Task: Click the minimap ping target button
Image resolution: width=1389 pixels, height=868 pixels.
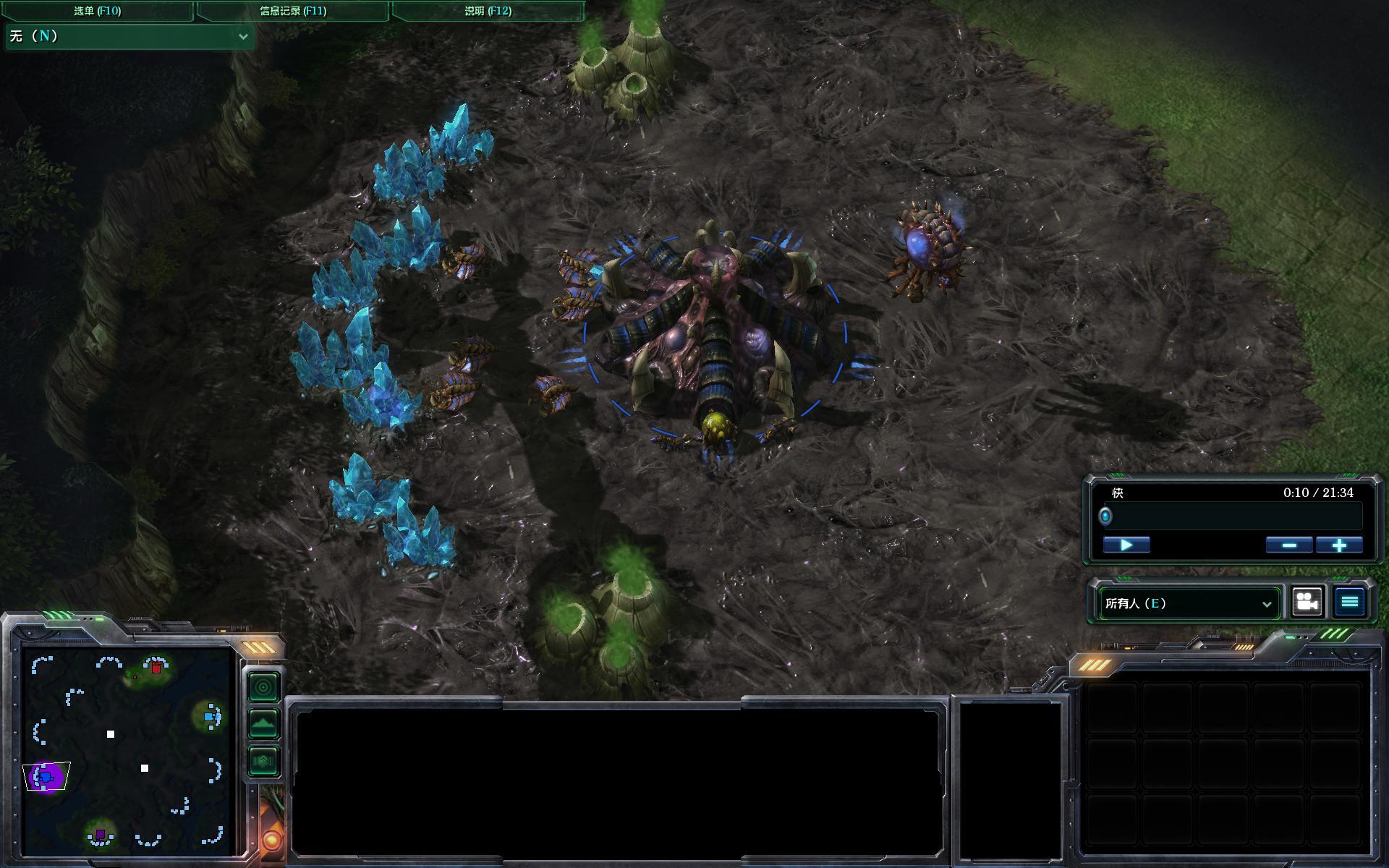Action: (263, 686)
